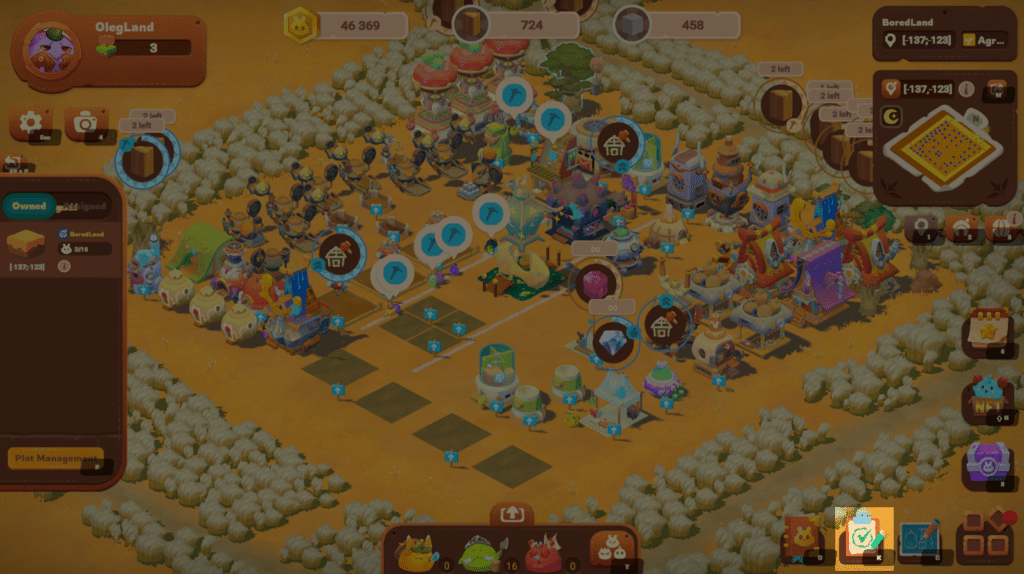Open Plot Management
The image size is (1024, 574).
56,458
